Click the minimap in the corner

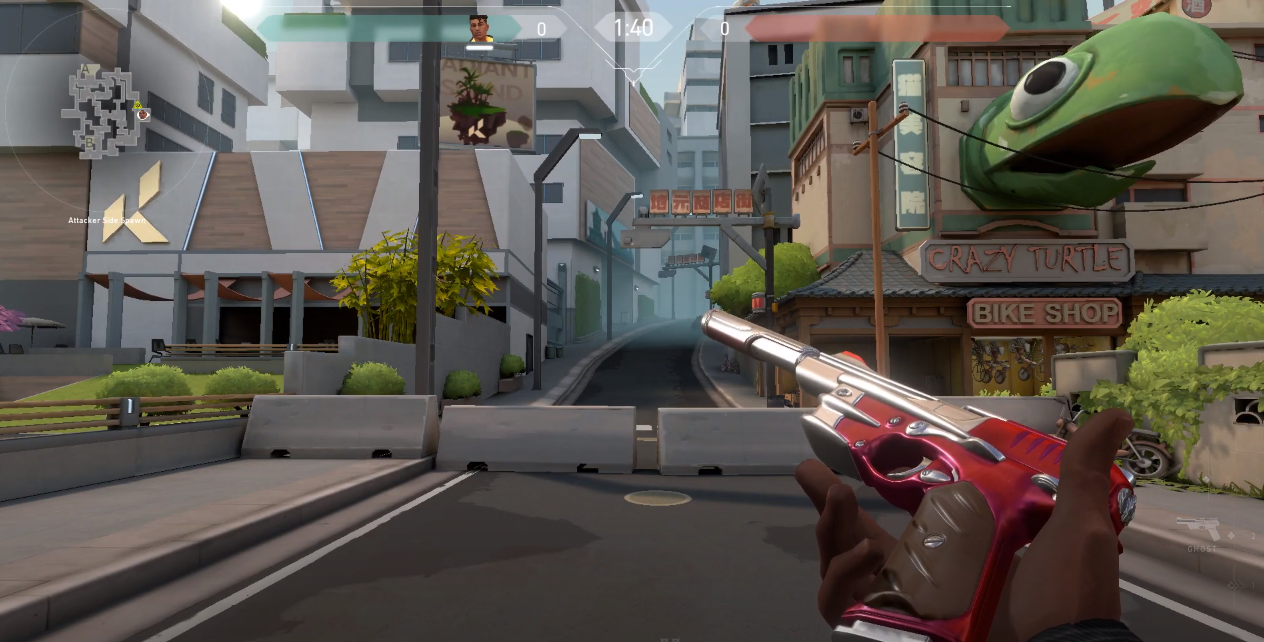point(103,112)
